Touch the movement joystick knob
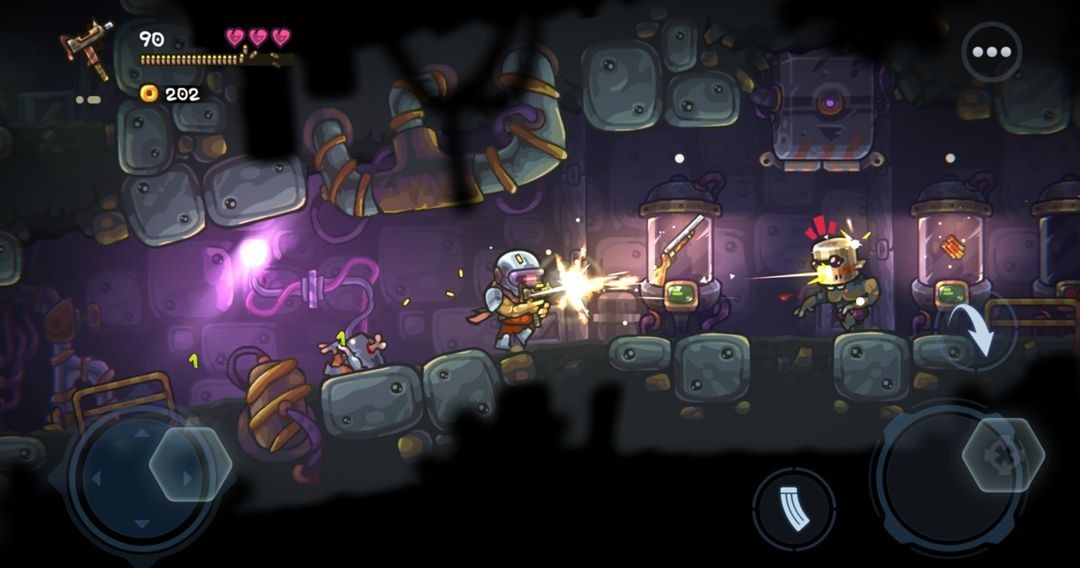This screenshot has width=1080, height=568. [190, 464]
